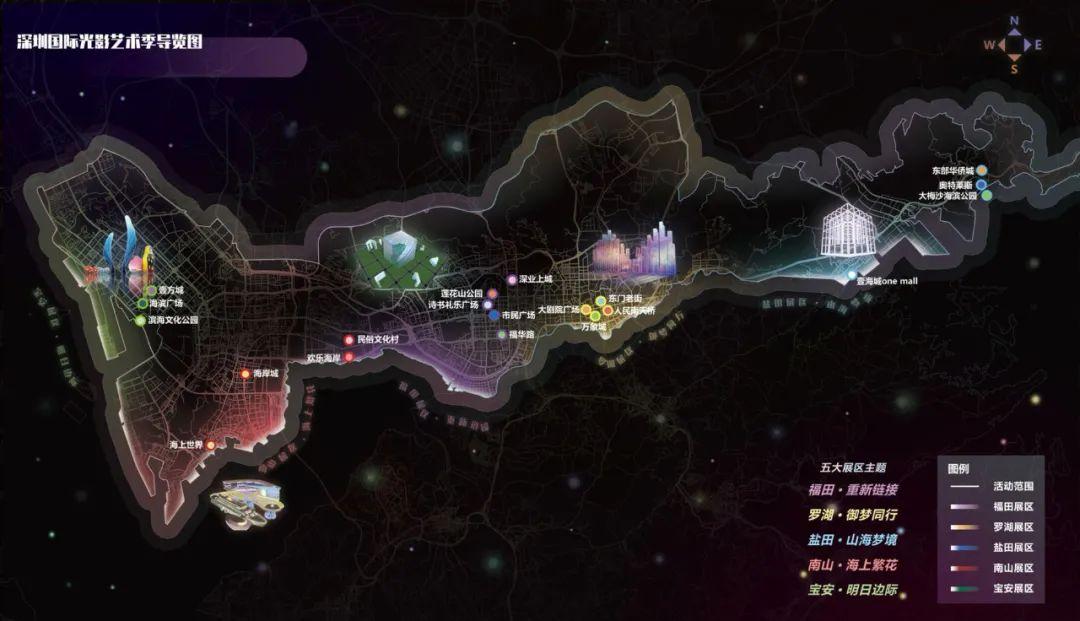1080x621 pixels.
Task: Select the blue 市民广场 marker
Action: point(494,315)
